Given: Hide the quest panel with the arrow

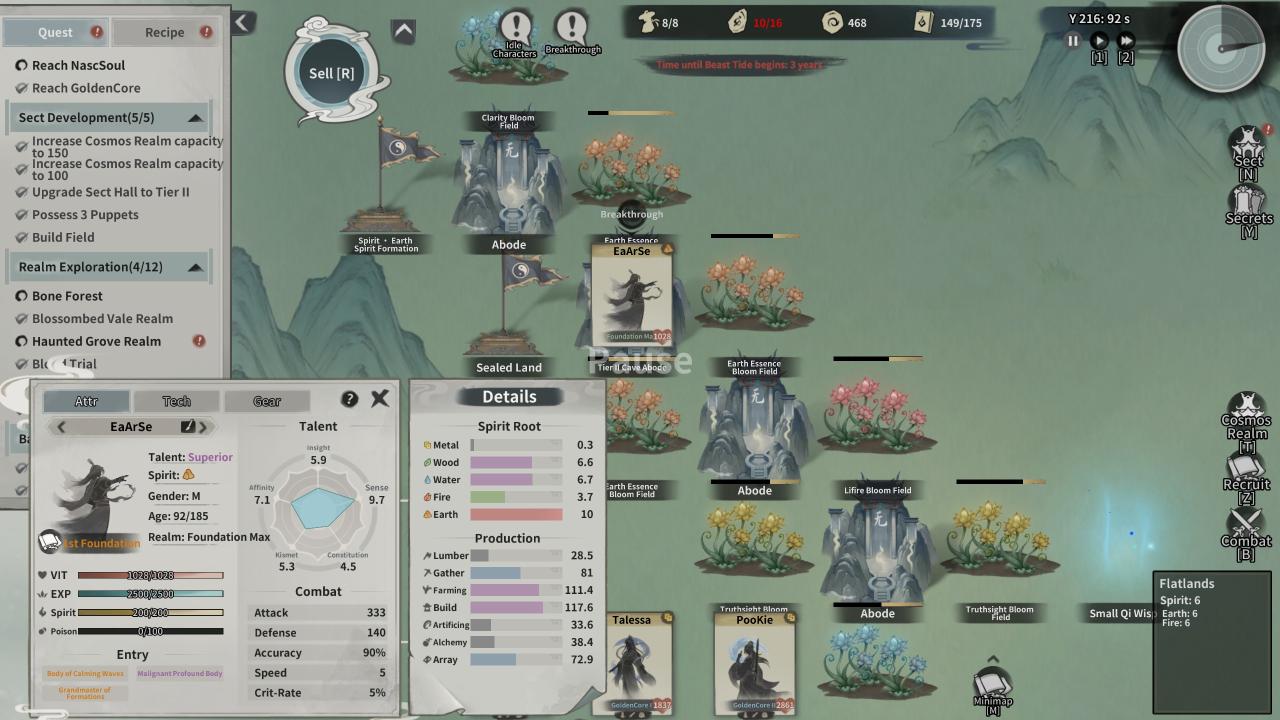Looking at the screenshot, I should click(243, 22).
